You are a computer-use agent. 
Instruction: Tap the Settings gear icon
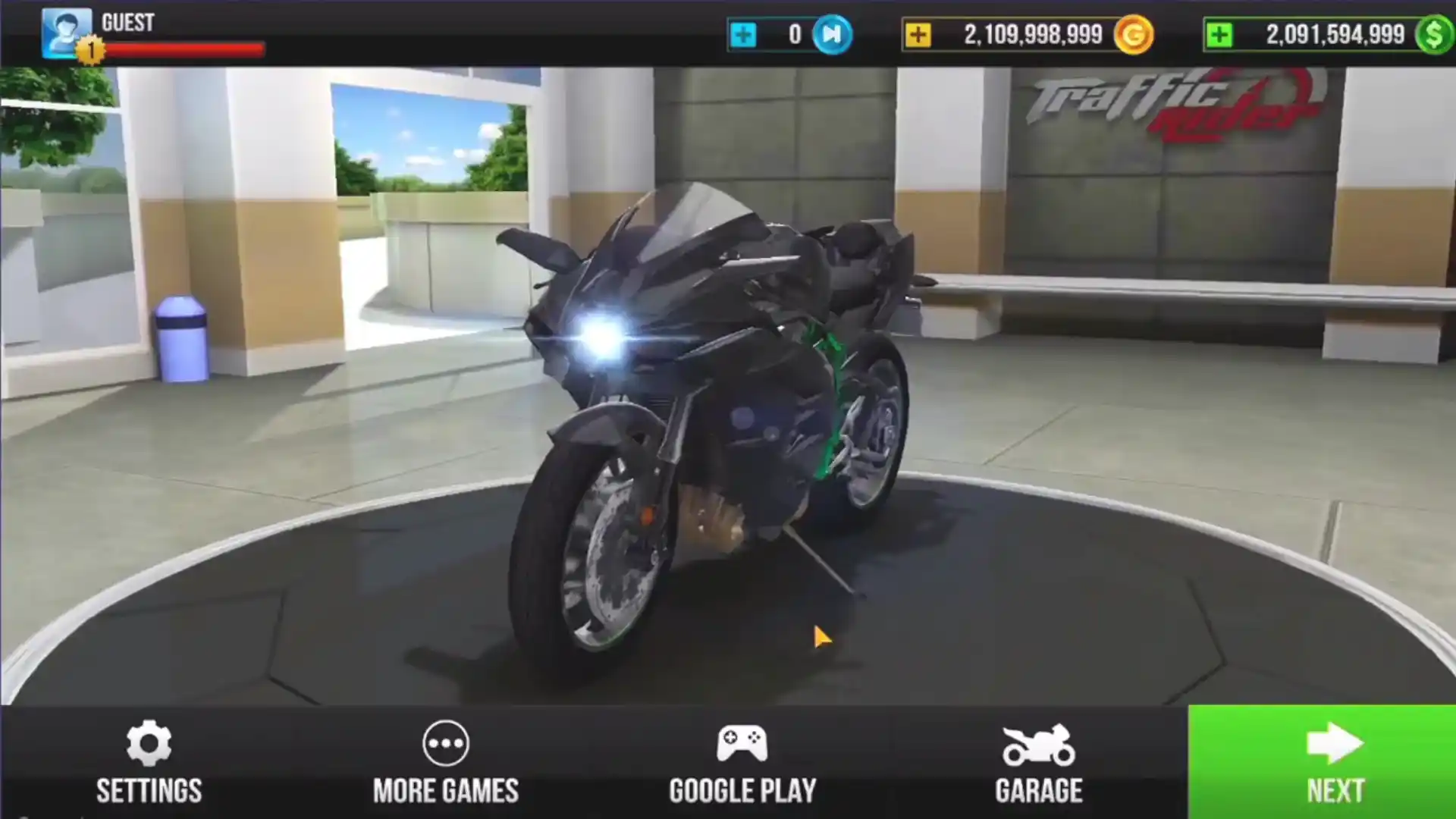pyautogui.click(x=149, y=744)
